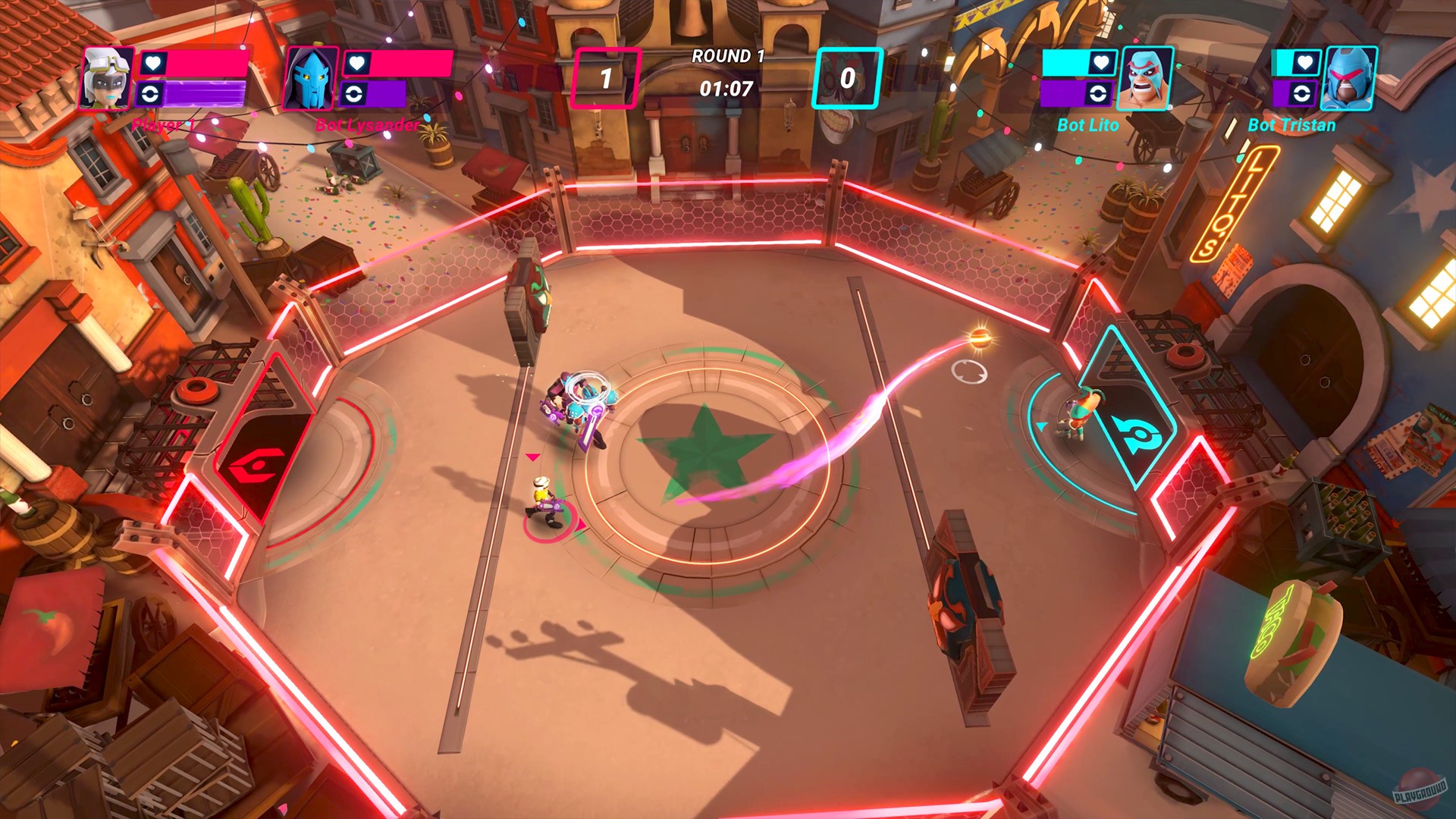The image size is (1456, 819).
Task: Click Player 1's heart health icon
Action: pyautogui.click(x=153, y=64)
